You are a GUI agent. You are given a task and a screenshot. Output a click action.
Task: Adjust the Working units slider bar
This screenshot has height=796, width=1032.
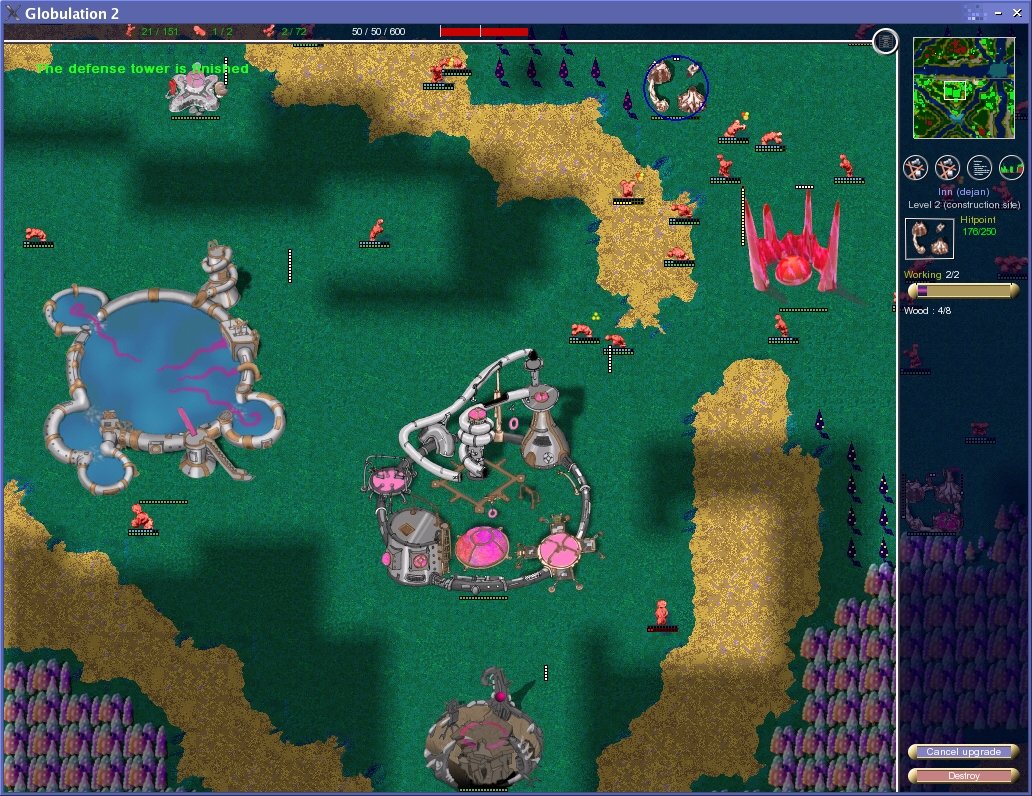pos(963,290)
